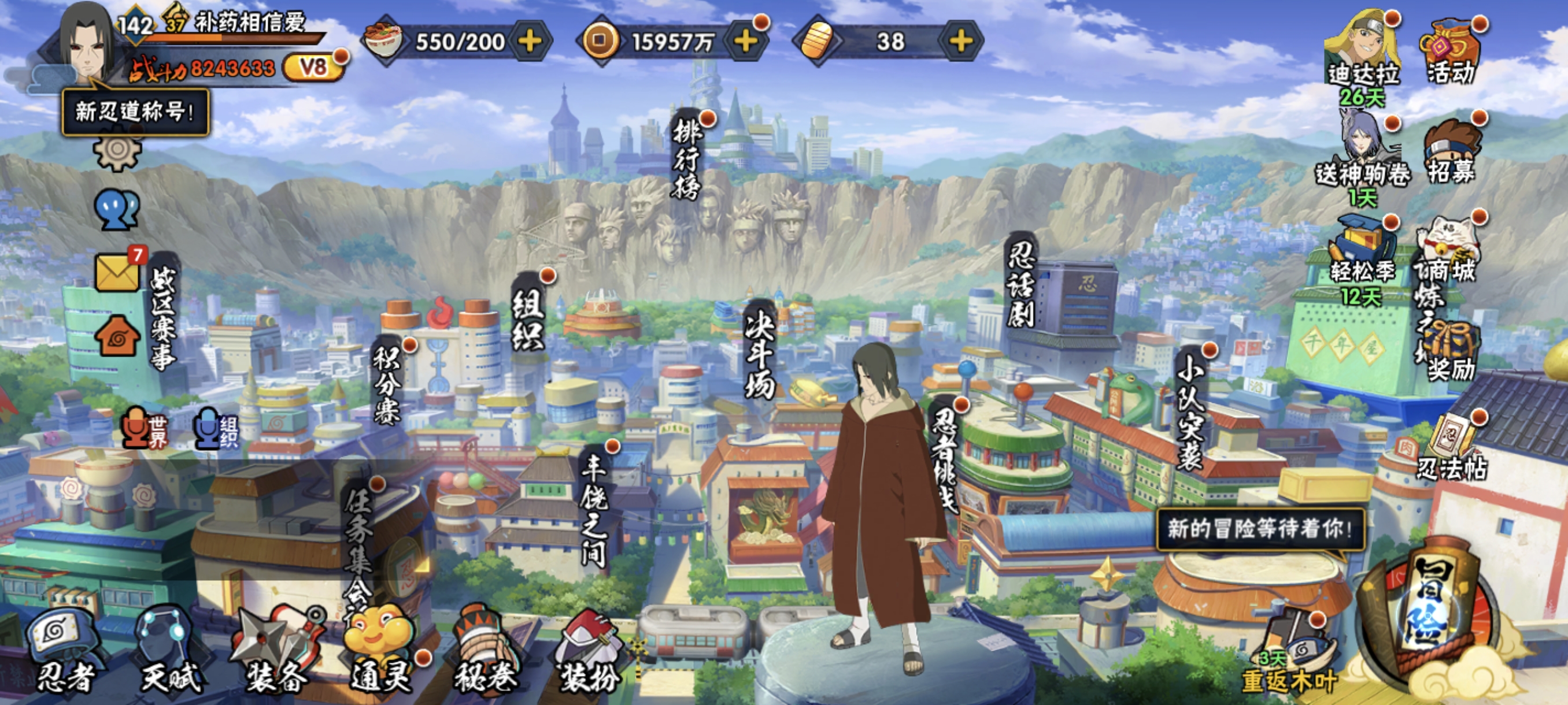The width and height of the screenshot is (1568, 705).
Task: Start the 冒险 adventure mode
Action: pos(1430,614)
